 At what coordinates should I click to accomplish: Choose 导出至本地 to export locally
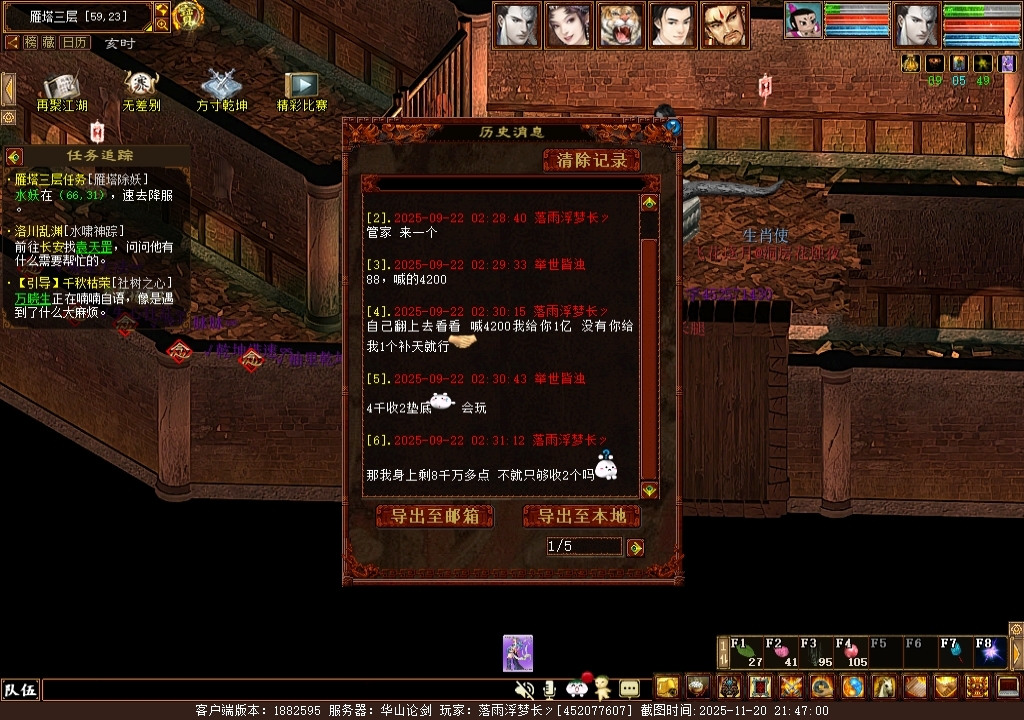coord(582,516)
